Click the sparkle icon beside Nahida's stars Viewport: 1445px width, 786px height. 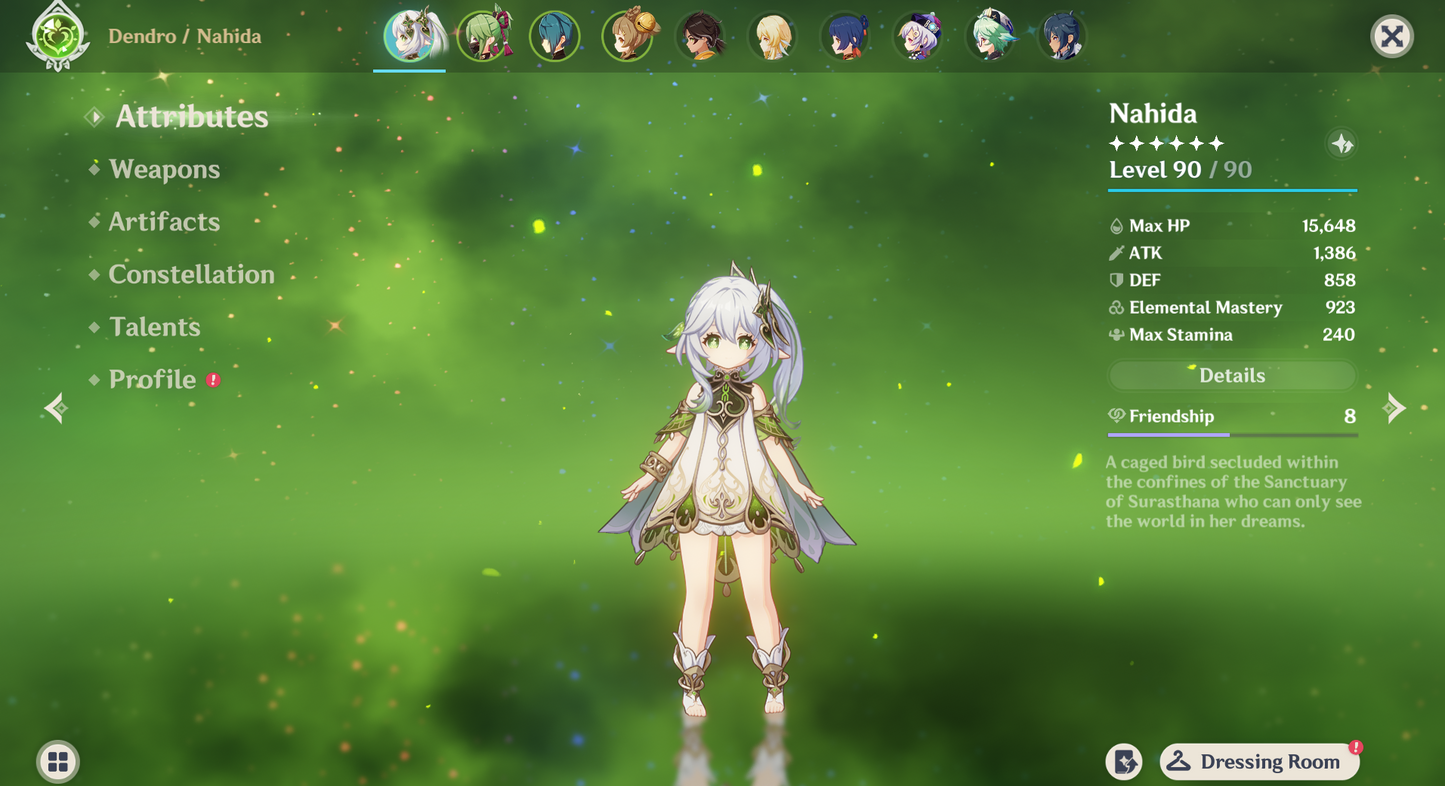tap(1341, 144)
